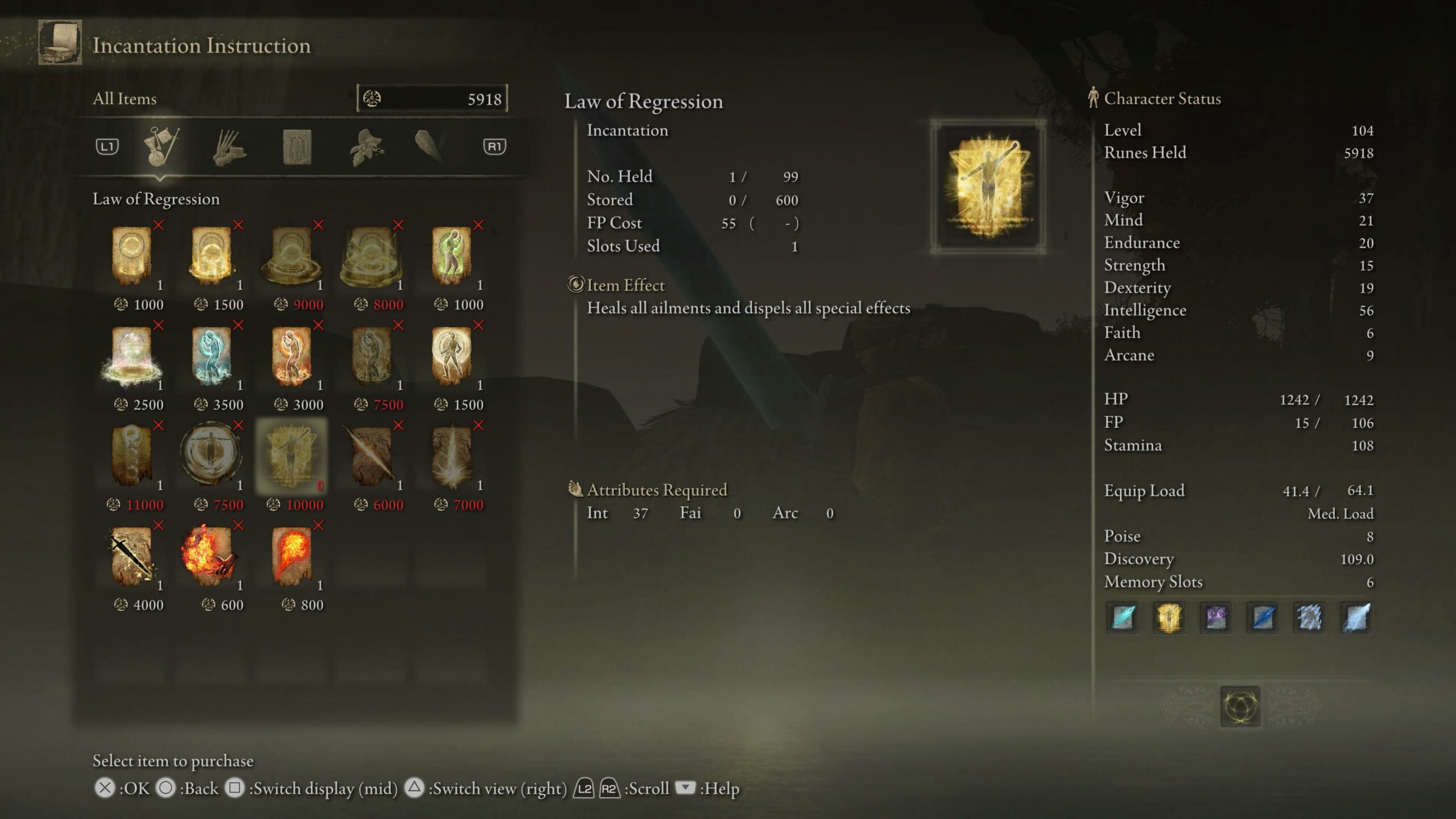Select the crafting plants category icon
1456x819 pixels.
pos(367,146)
